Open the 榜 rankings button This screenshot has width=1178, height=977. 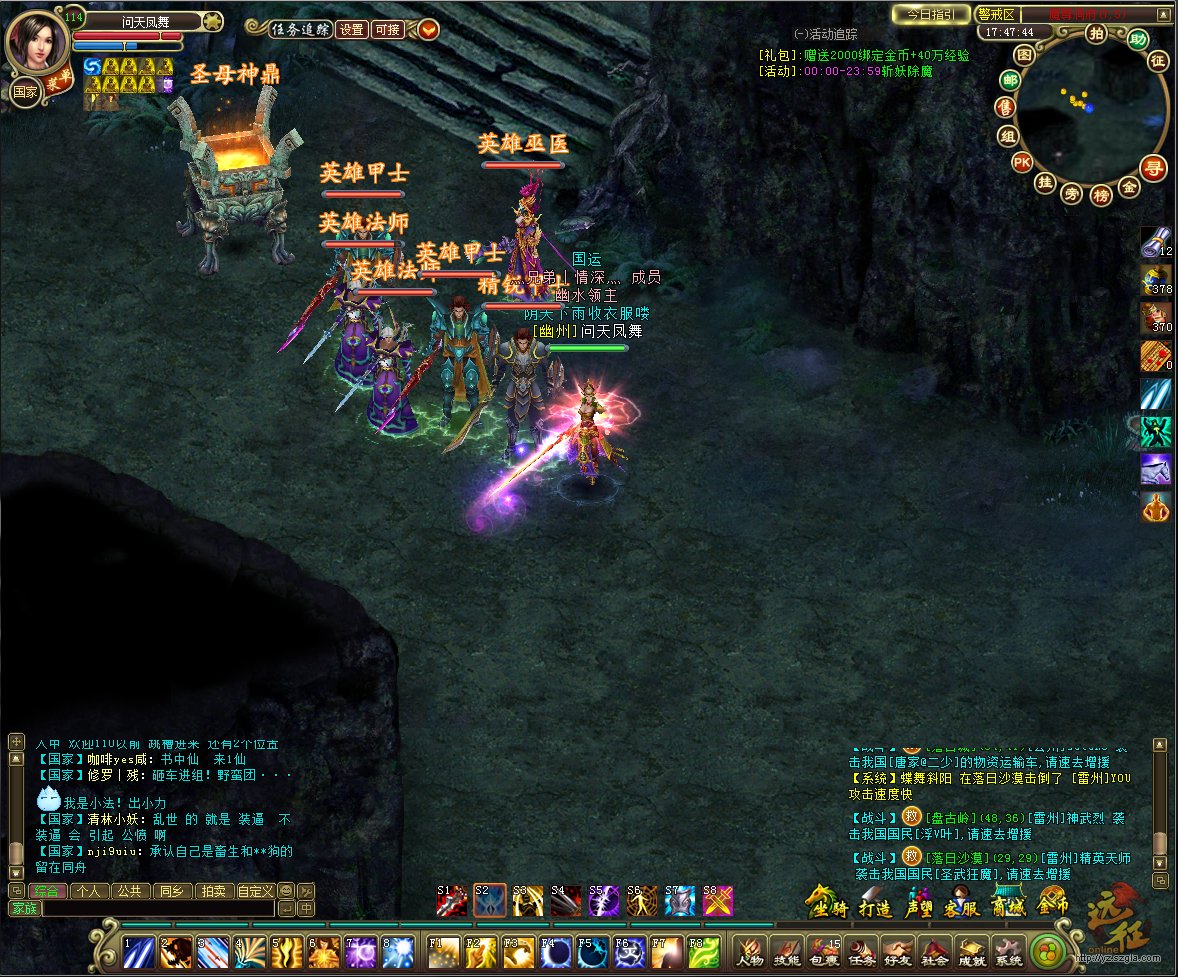[x=1101, y=195]
